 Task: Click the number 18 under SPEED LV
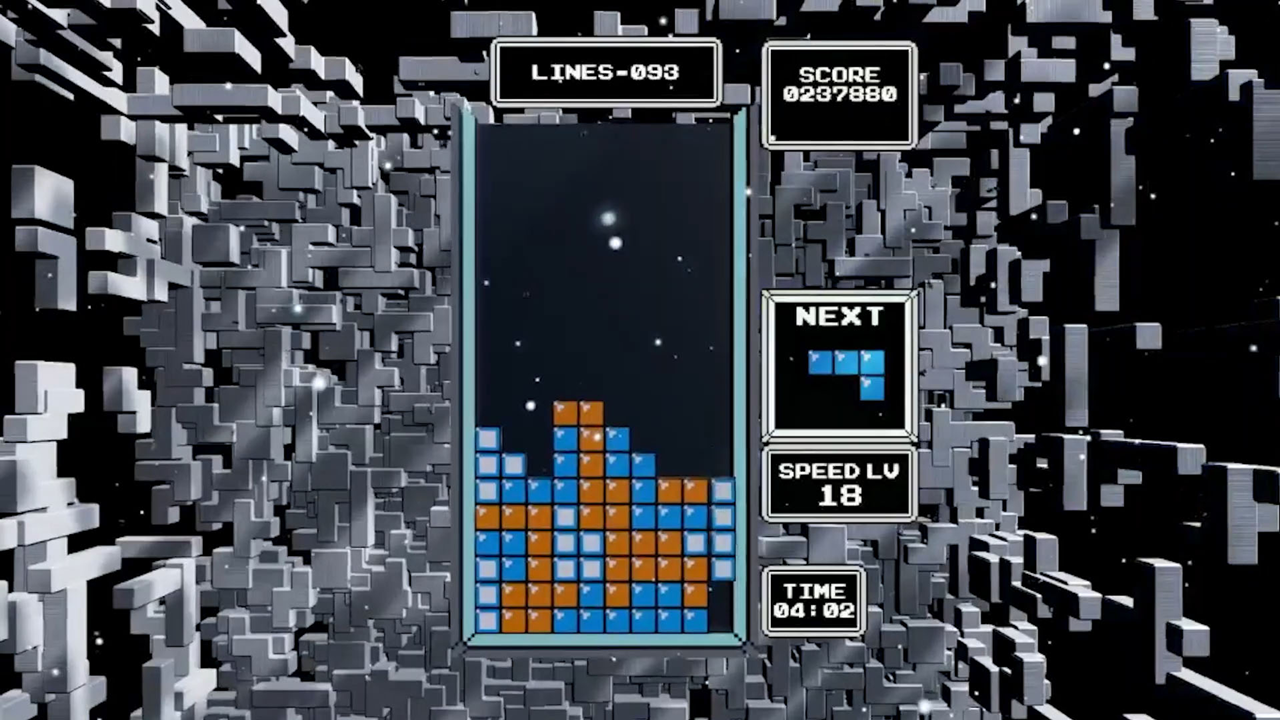(838, 497)
